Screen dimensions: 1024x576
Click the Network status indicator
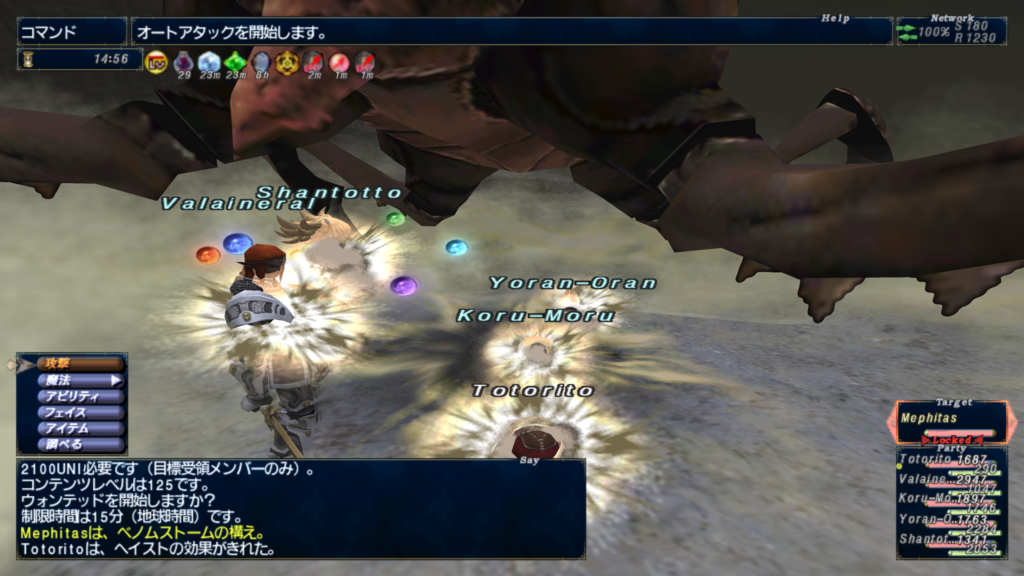pos(950,31)
